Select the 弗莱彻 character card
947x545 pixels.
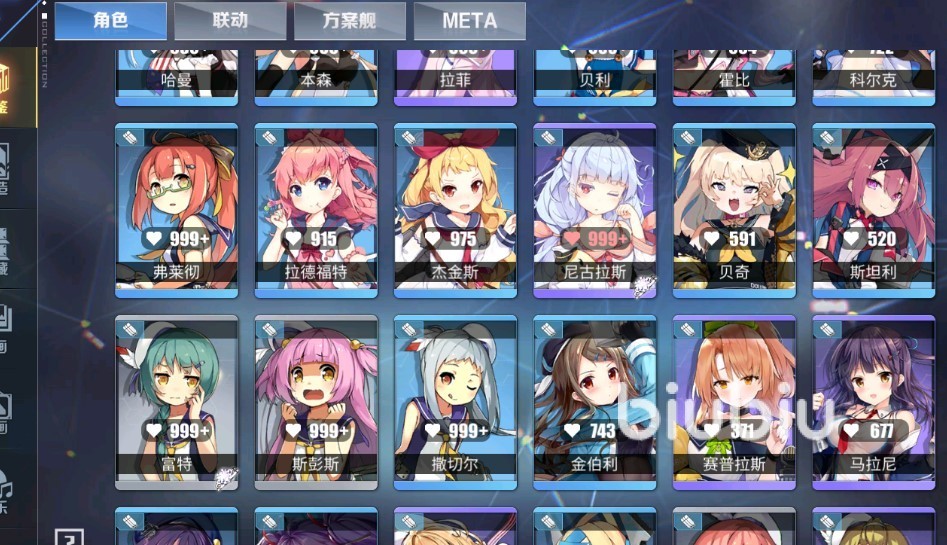[x=176, y=206]
